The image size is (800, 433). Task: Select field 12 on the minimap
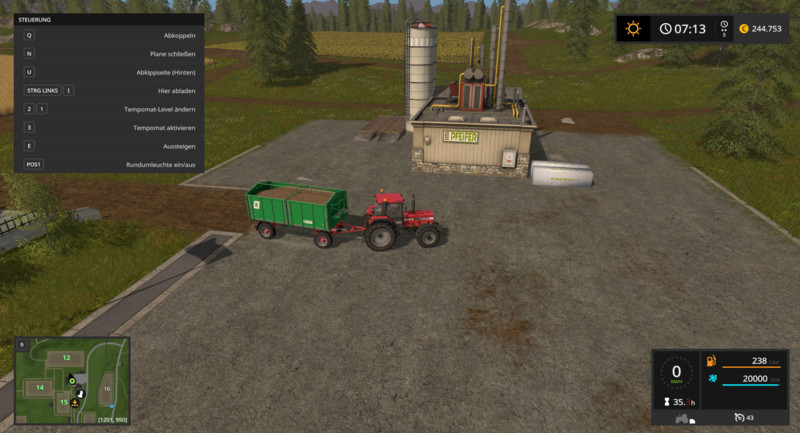tap(66, 357)
